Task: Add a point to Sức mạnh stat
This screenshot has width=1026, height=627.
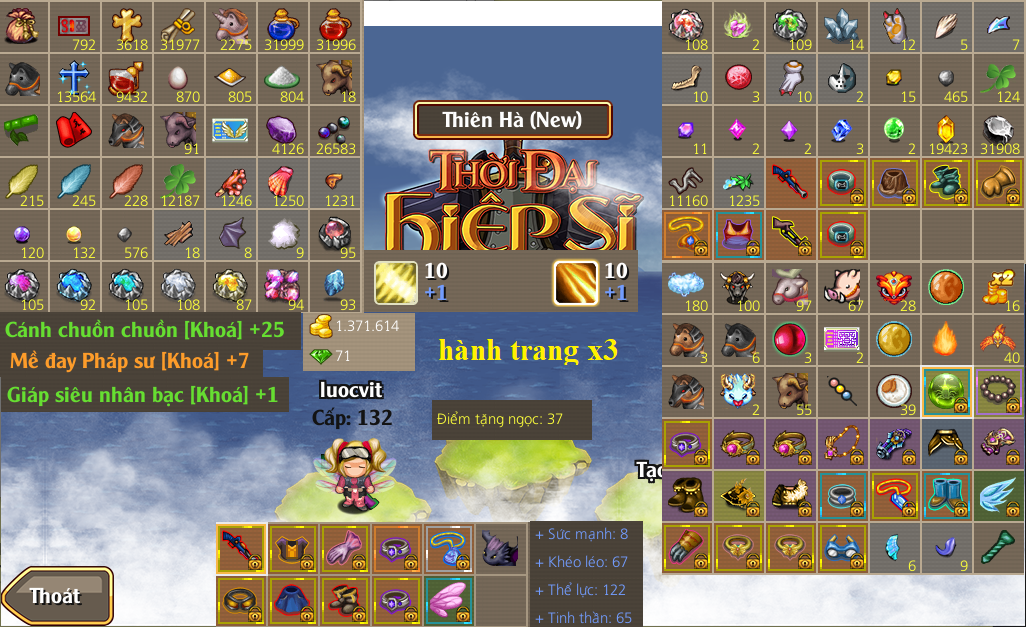Action: 540,534
